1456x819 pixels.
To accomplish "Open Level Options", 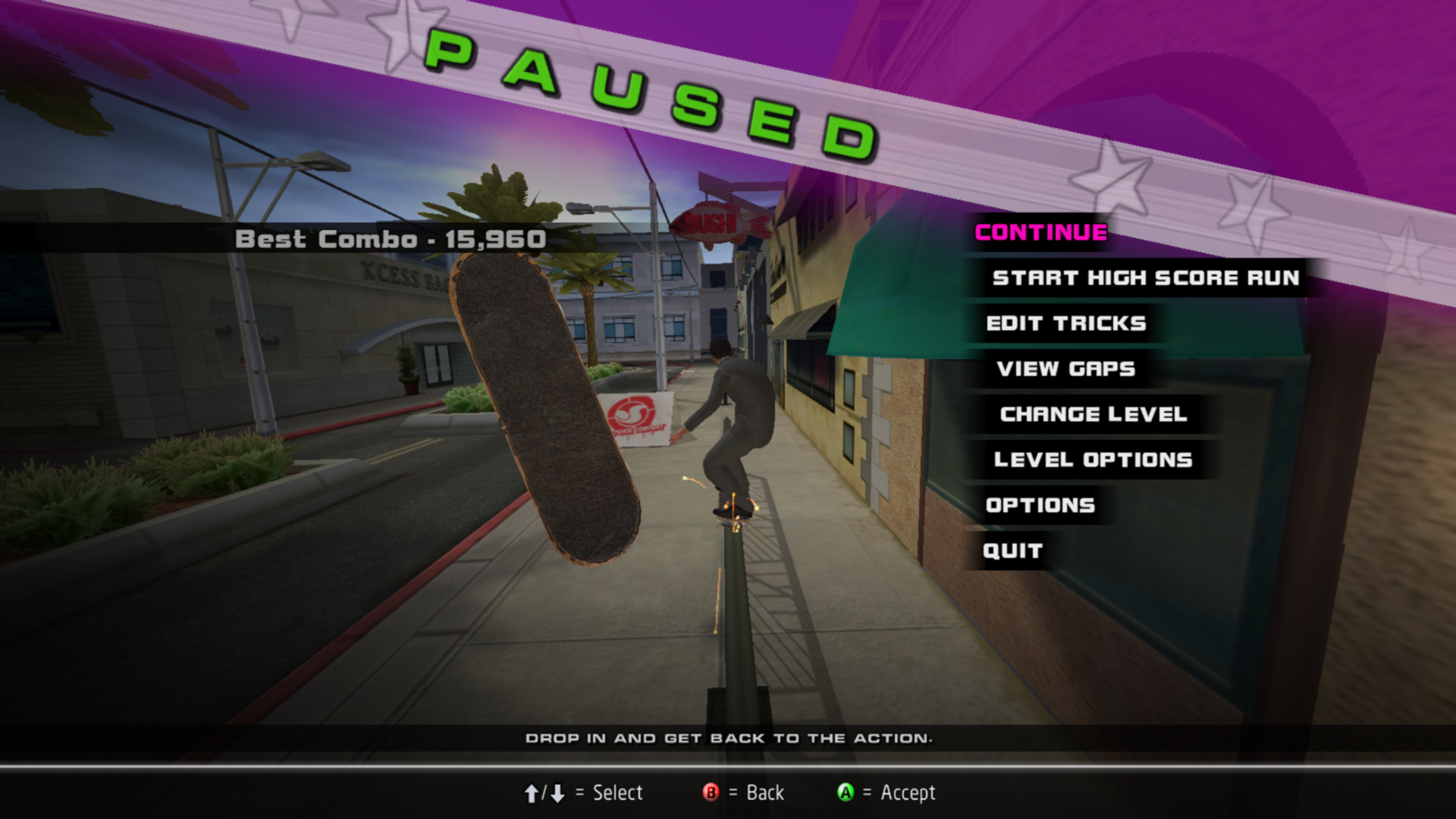I will coord(1093,460).
